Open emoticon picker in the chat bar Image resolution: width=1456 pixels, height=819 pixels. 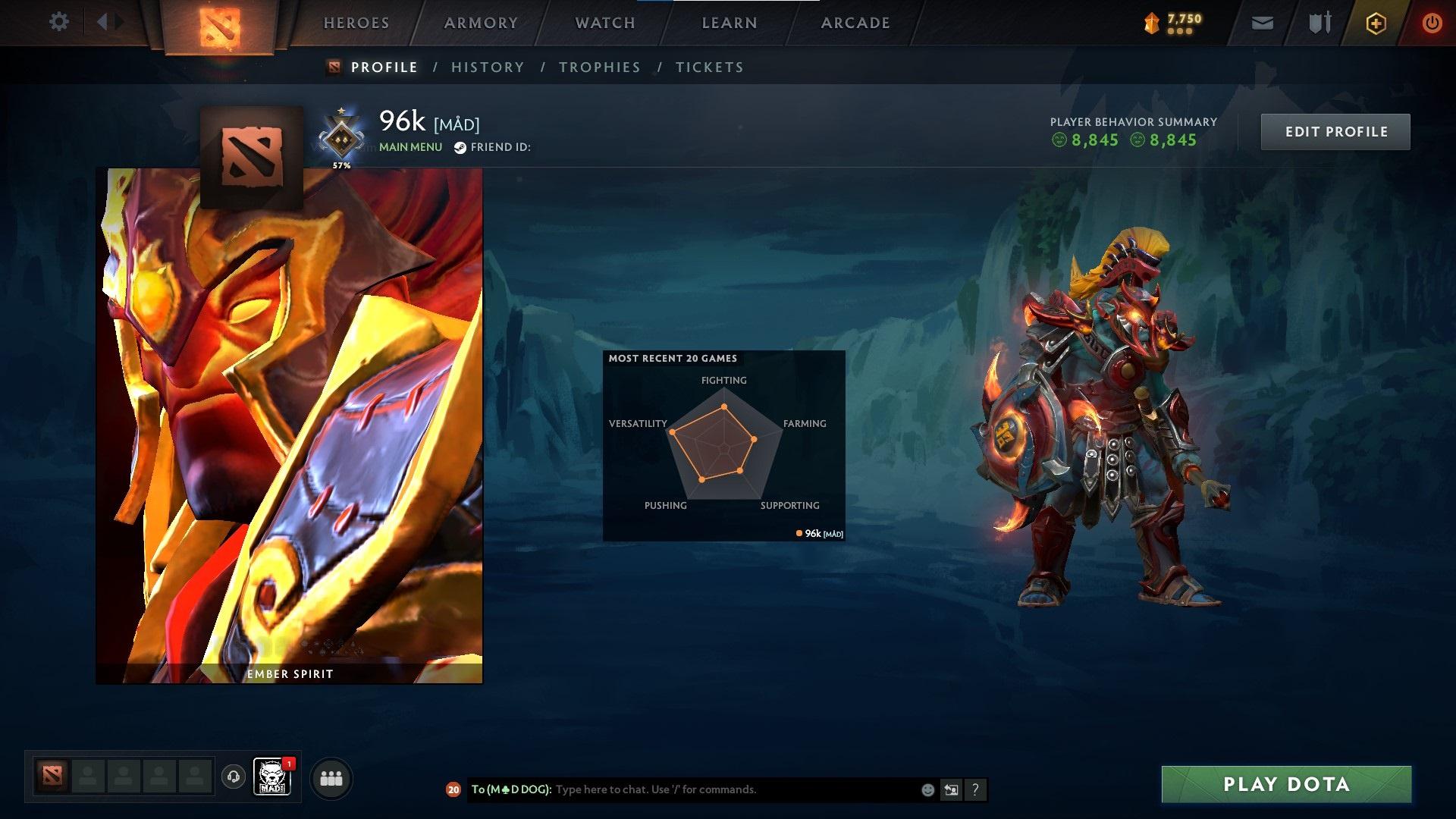pos(927,789)
